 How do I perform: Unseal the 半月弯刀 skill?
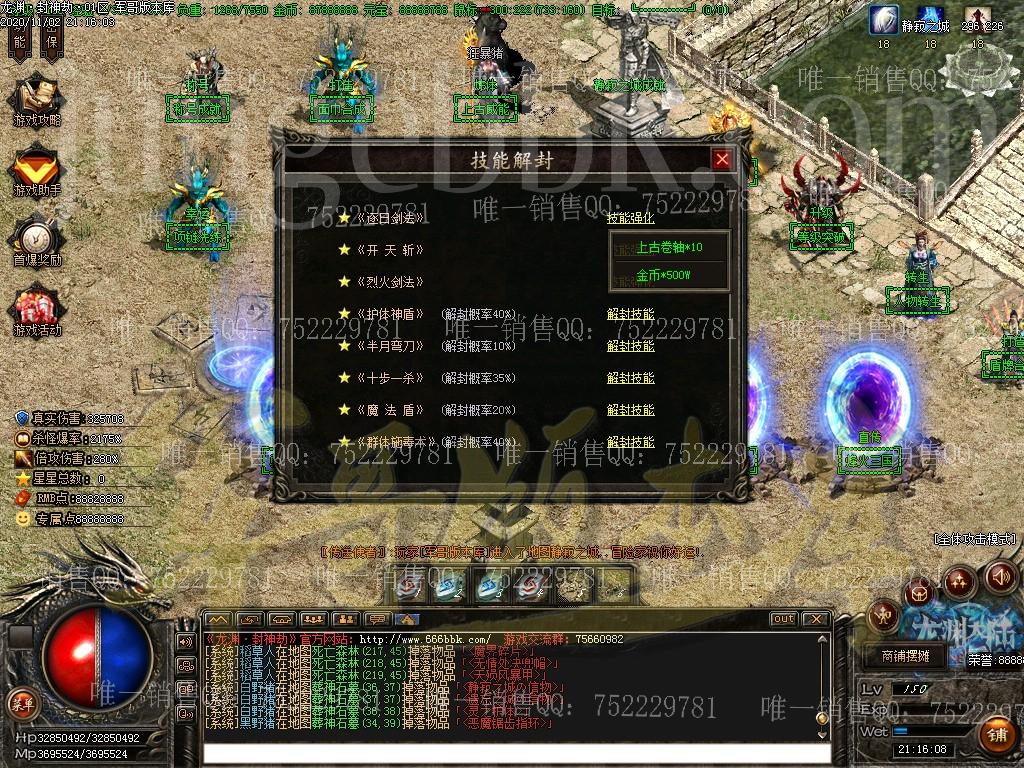[x=630, y=346]
